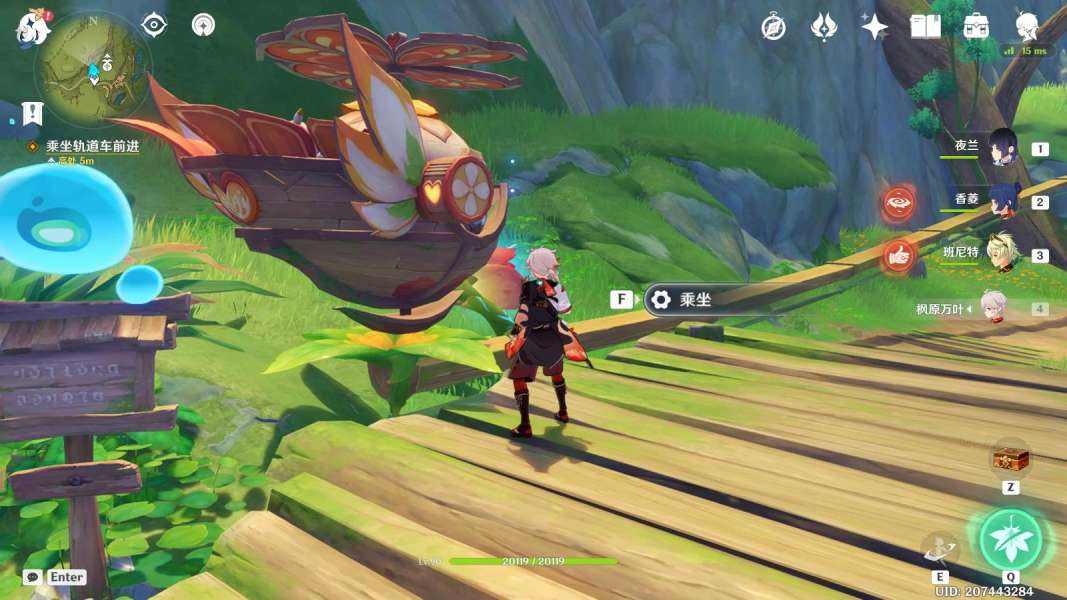
Task: Activate the green Elemental Burst
Action: coord(1010,540)
